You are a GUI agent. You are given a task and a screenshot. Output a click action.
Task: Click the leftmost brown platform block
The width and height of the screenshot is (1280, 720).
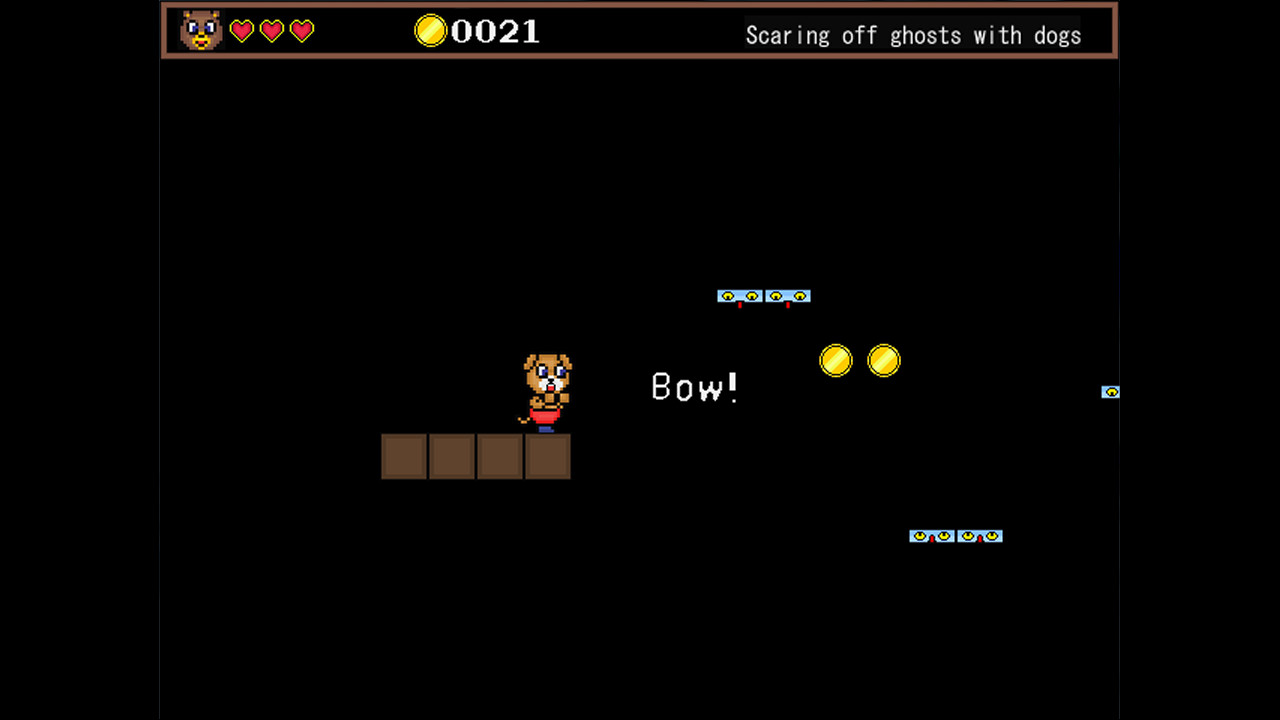click(x=404, y=457)
